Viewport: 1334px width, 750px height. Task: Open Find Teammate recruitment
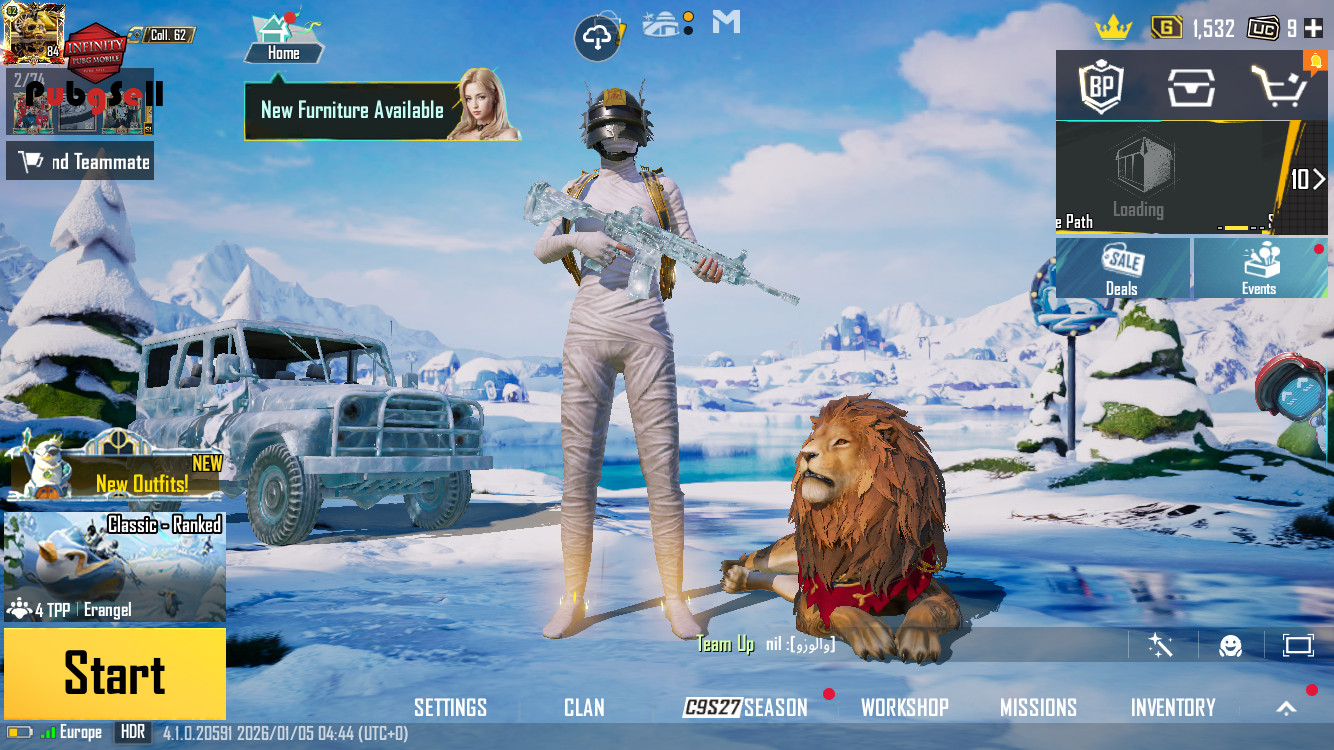pos(80,161)
